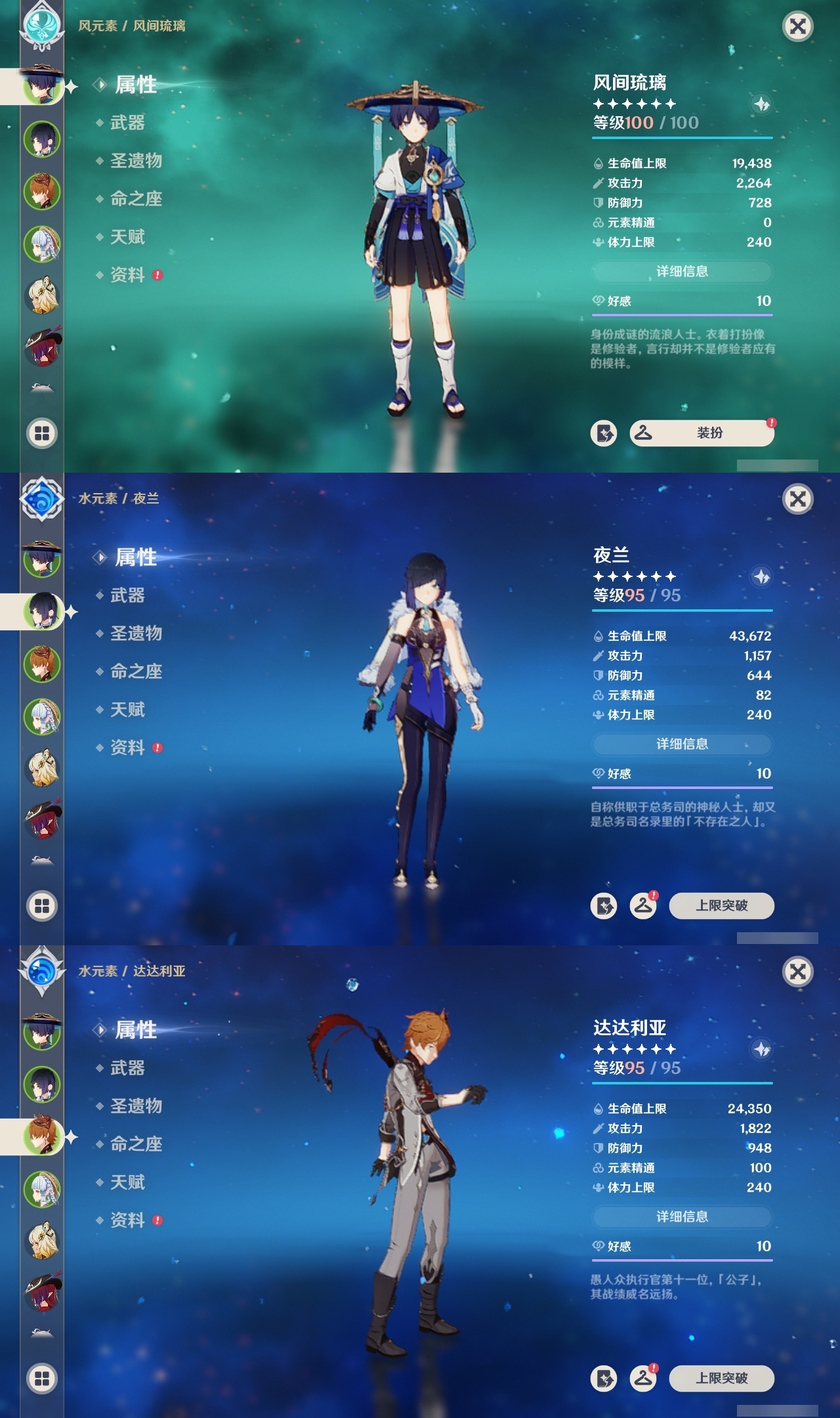
Task: Click the wardrobe icon beside the 装扮 button
Action: click(x=644, y=433)
